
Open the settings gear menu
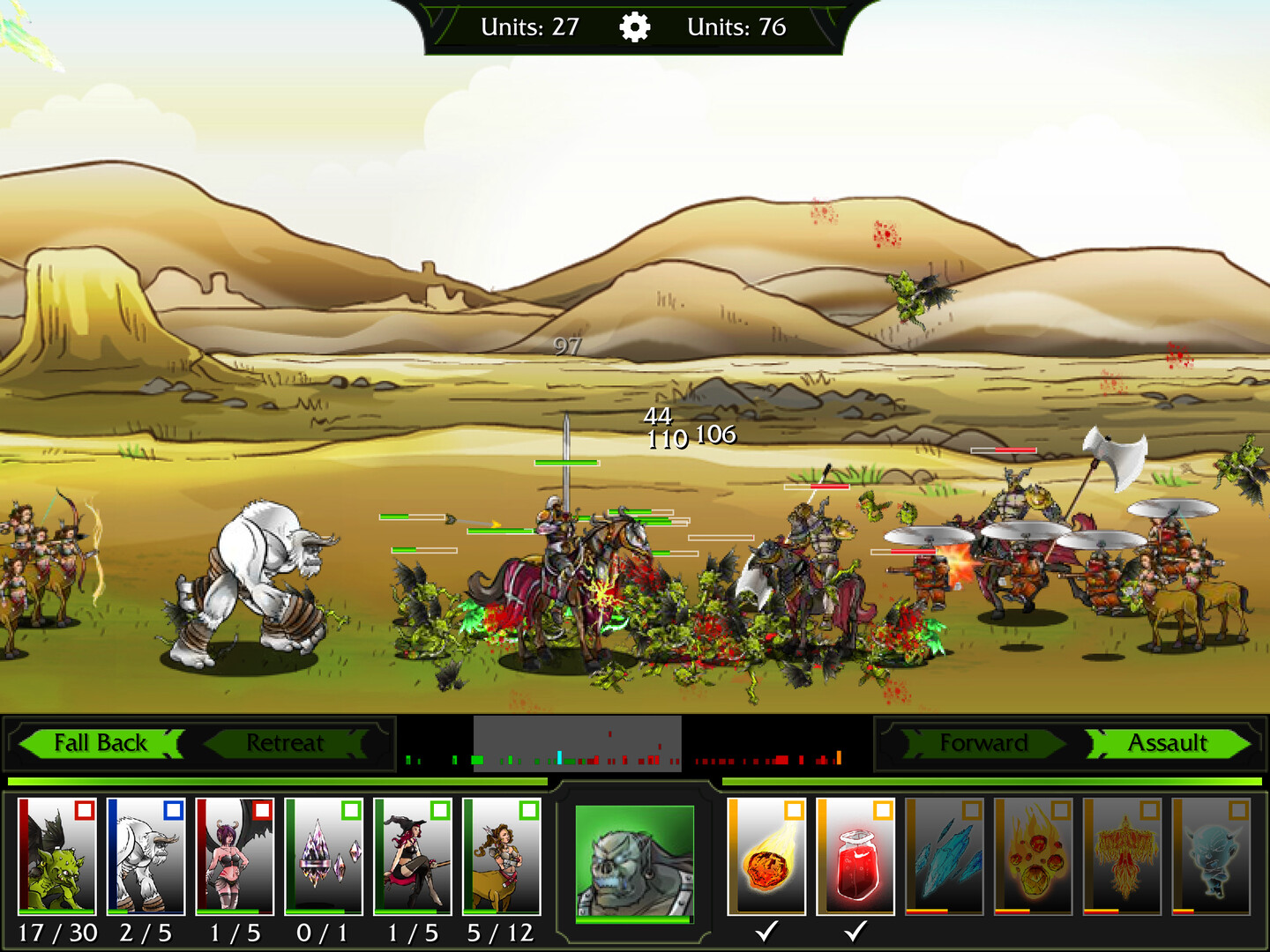[633, 26]
